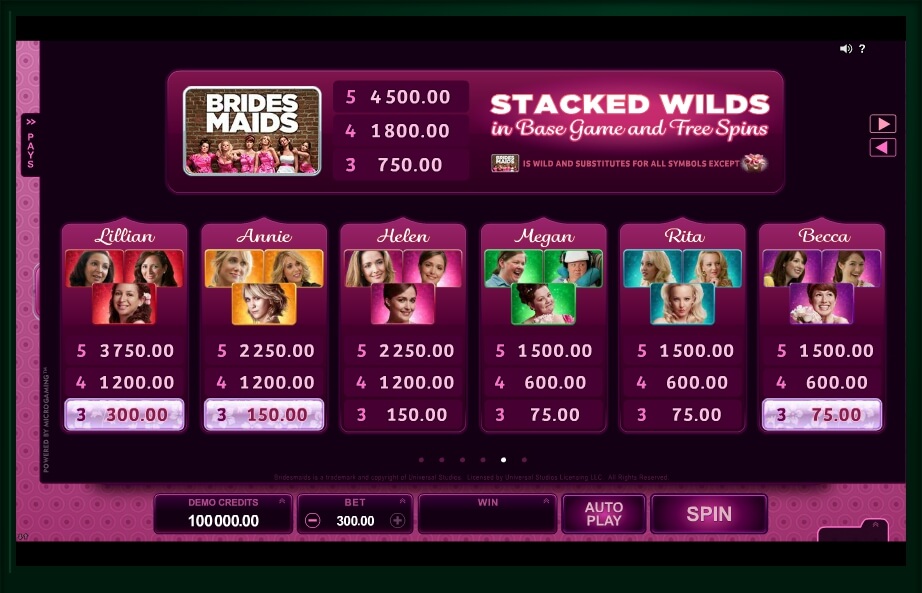Screen dimensions: 922x593
Task: Open help with the question mark icon
Action: [862, 49]
